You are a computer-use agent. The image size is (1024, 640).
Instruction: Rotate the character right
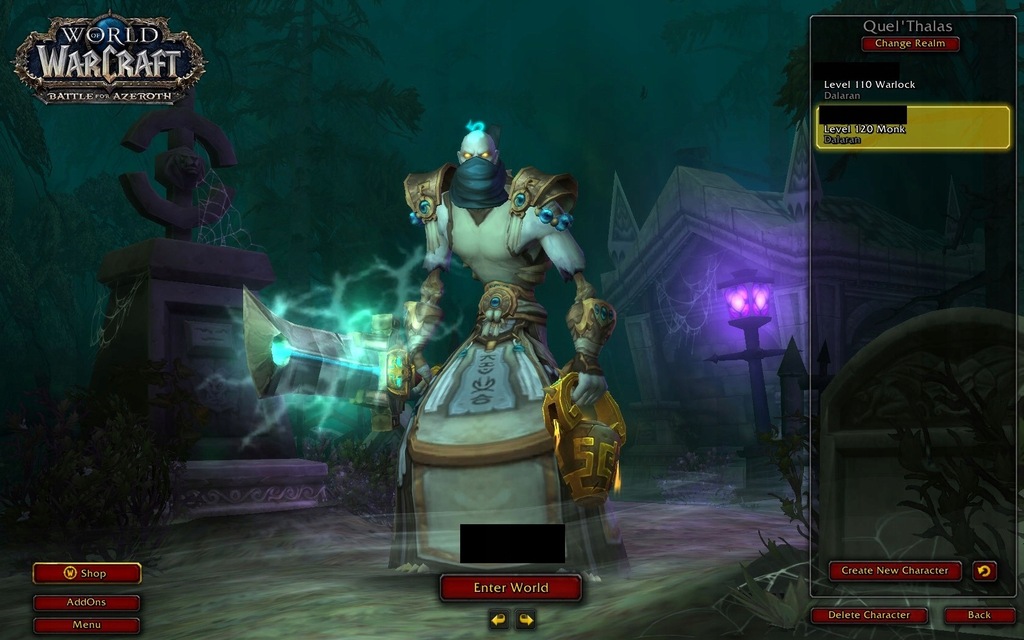(525, 620)
